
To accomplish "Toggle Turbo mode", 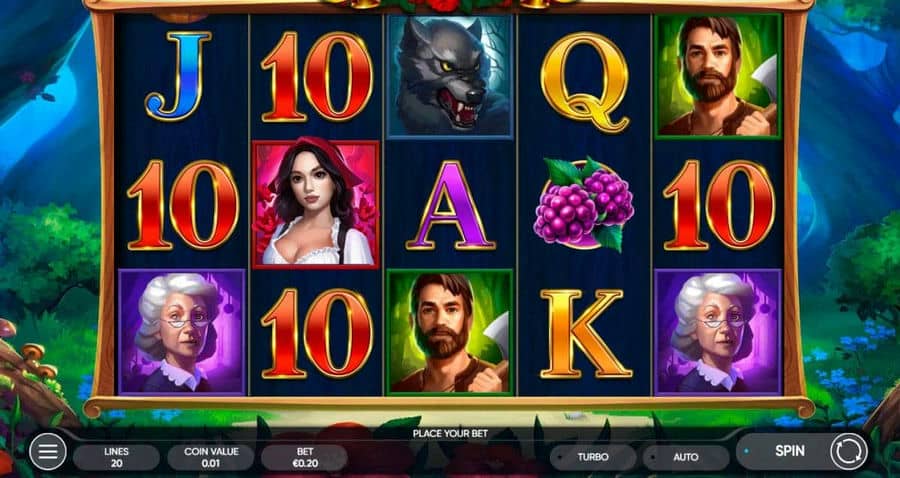I will [592, 457].
